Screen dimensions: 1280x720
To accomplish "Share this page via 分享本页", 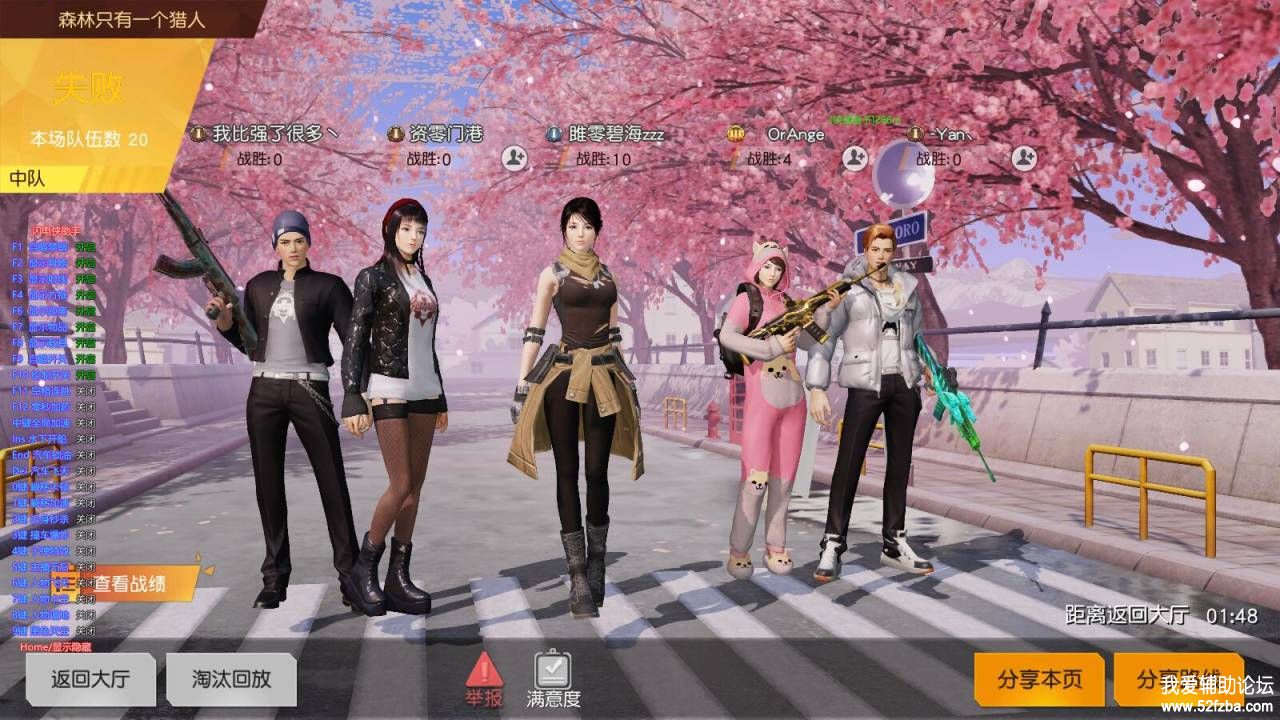I will coord(1039,680).
